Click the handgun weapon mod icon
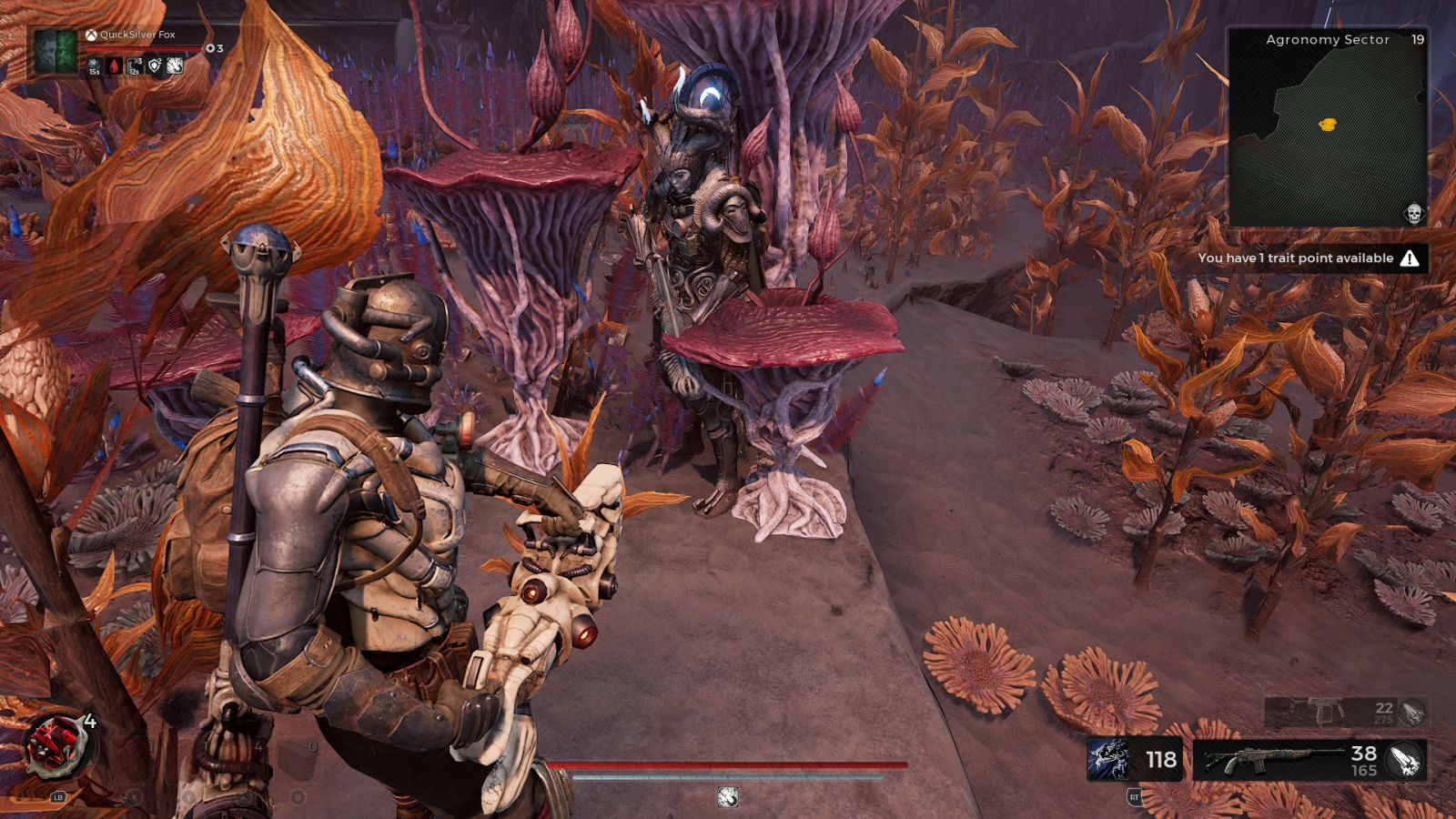The width and height of the screenshot is (1456, 819). pos(1412,713)
